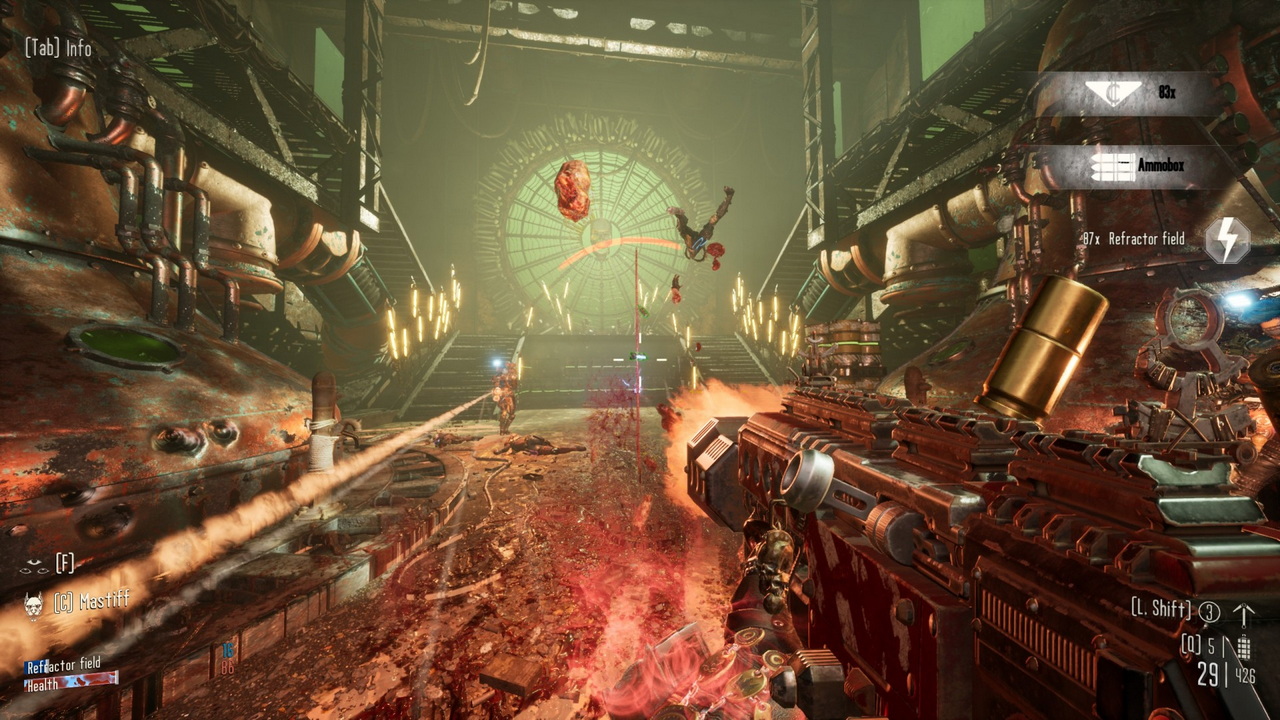Viewport: 1280px width, 720px height.
Task: Select the grenade icon
Action: [1243, 647]
